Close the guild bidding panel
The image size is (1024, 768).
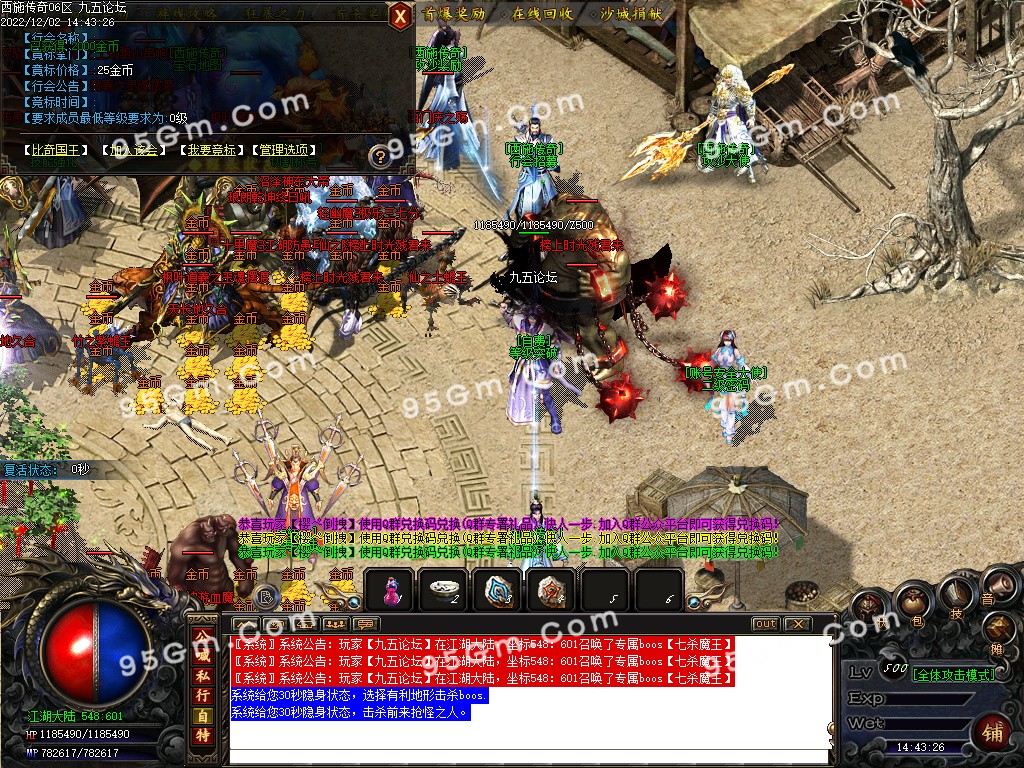click(399, 15)
